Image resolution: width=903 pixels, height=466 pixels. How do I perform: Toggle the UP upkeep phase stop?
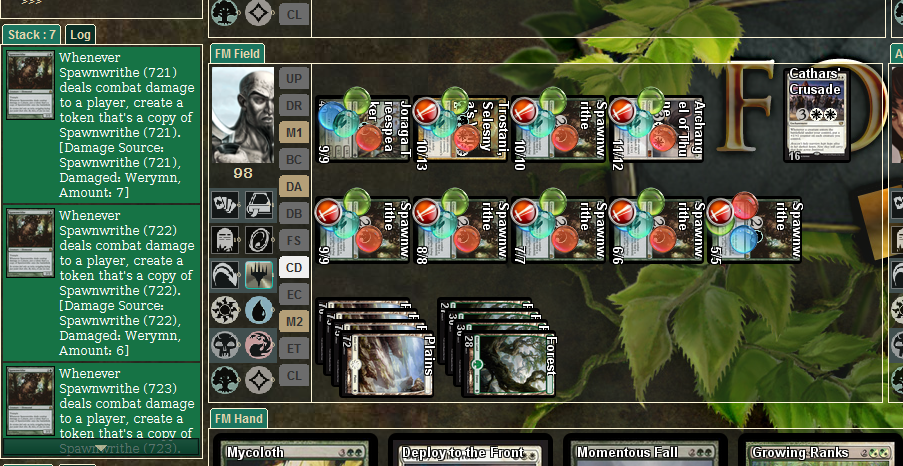coord(293,78)
